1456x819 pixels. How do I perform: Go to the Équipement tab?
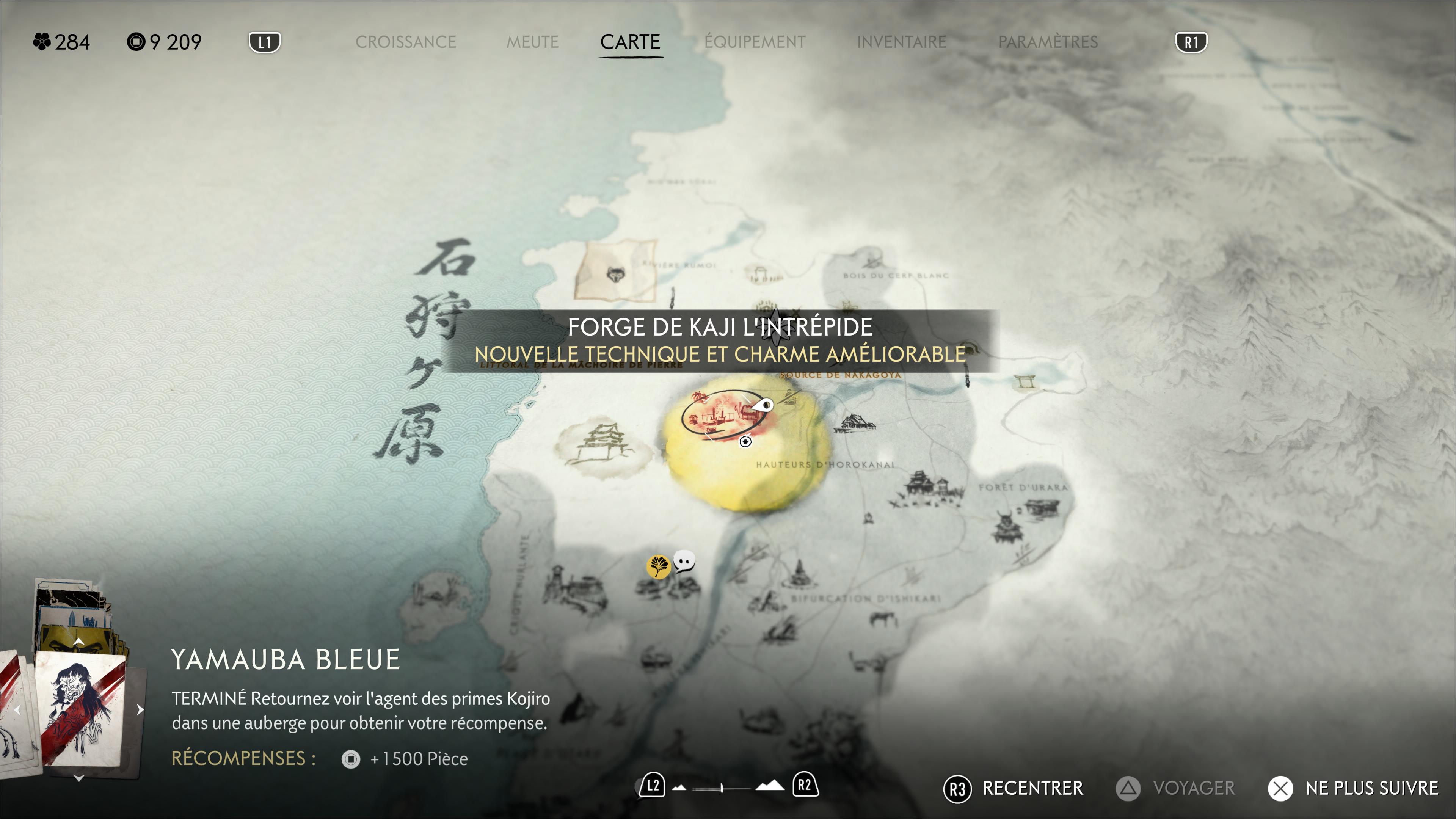click(755, 42)
